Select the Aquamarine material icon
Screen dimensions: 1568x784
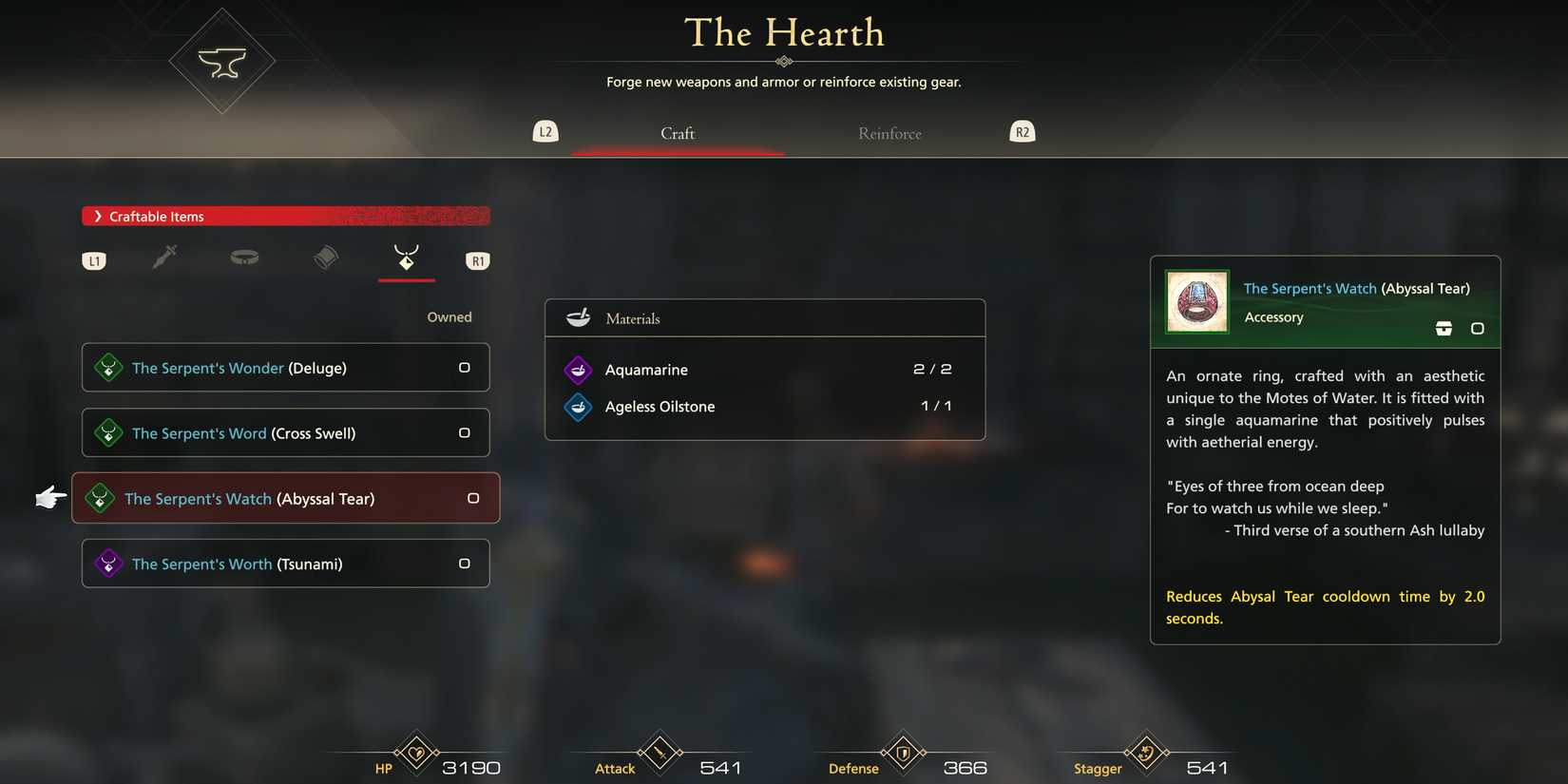coord(578,369)
